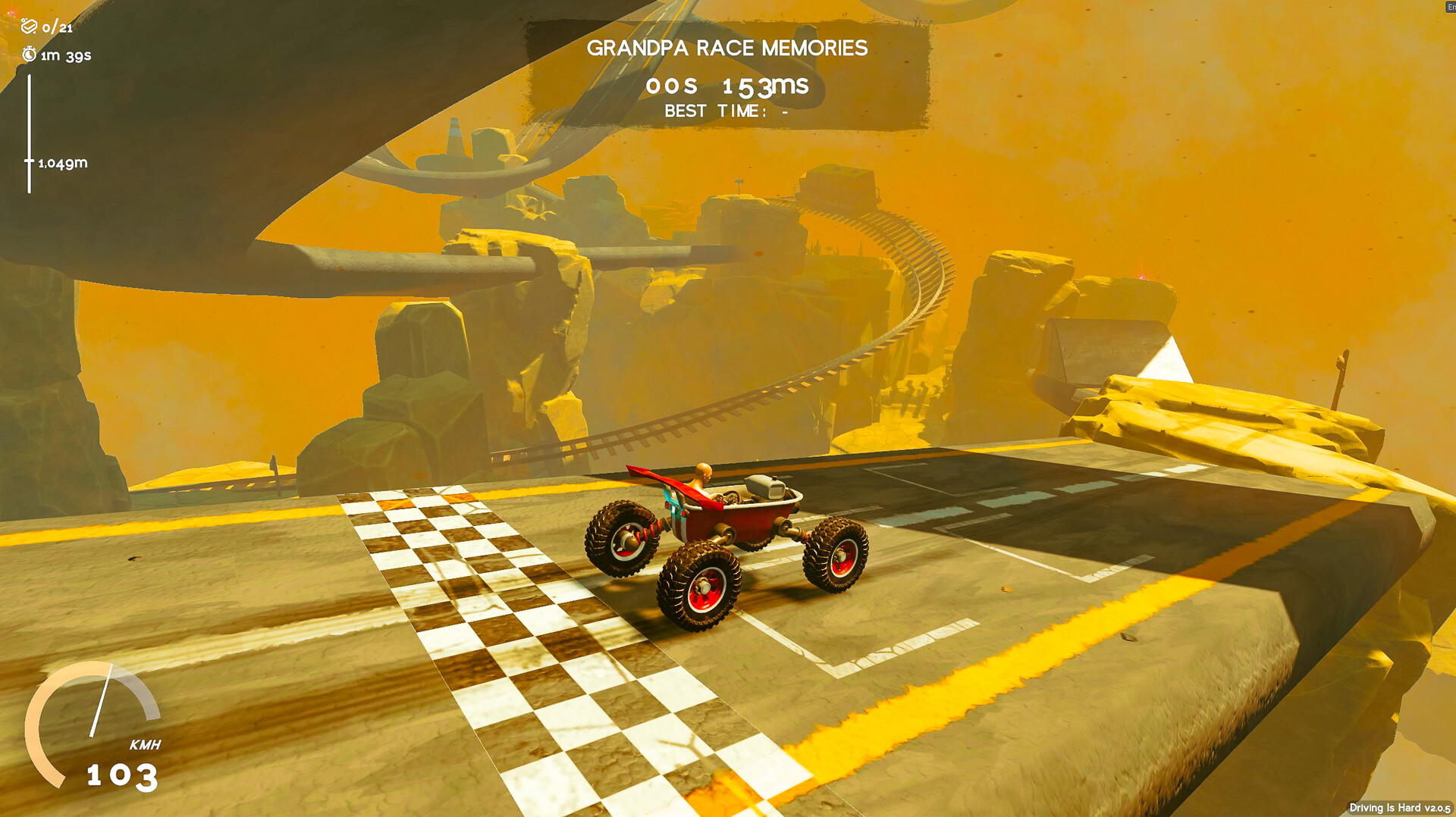
Task: Click the speed value 103
Action: coord(121,775)
